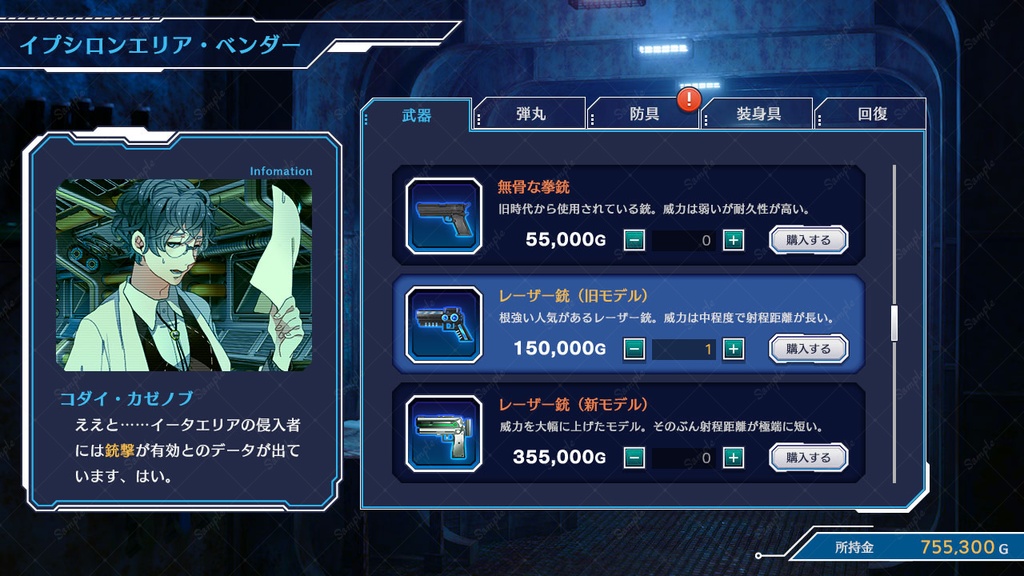Click 購入する for レーザー銃（新モデル）
The height and width of the screenshot is (576, 1024).
pyautogui.click(x=808, y=458)
